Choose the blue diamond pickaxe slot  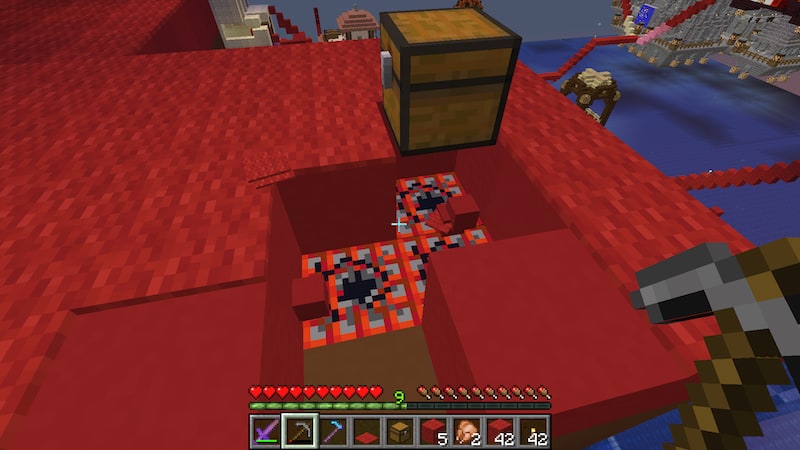tap(333, 431)
